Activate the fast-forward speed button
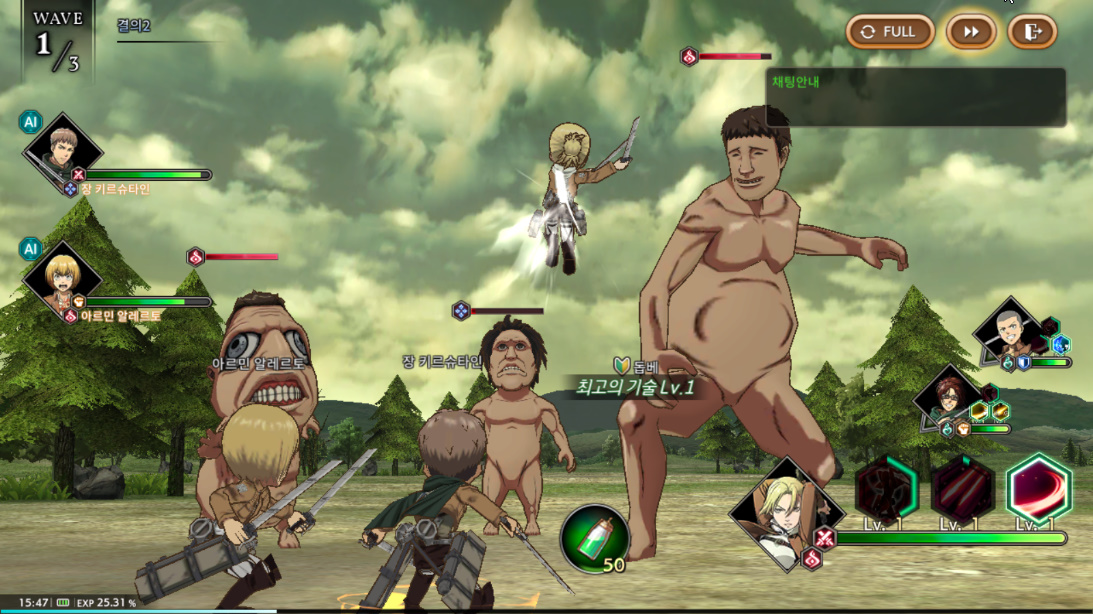 pos(971,32)
